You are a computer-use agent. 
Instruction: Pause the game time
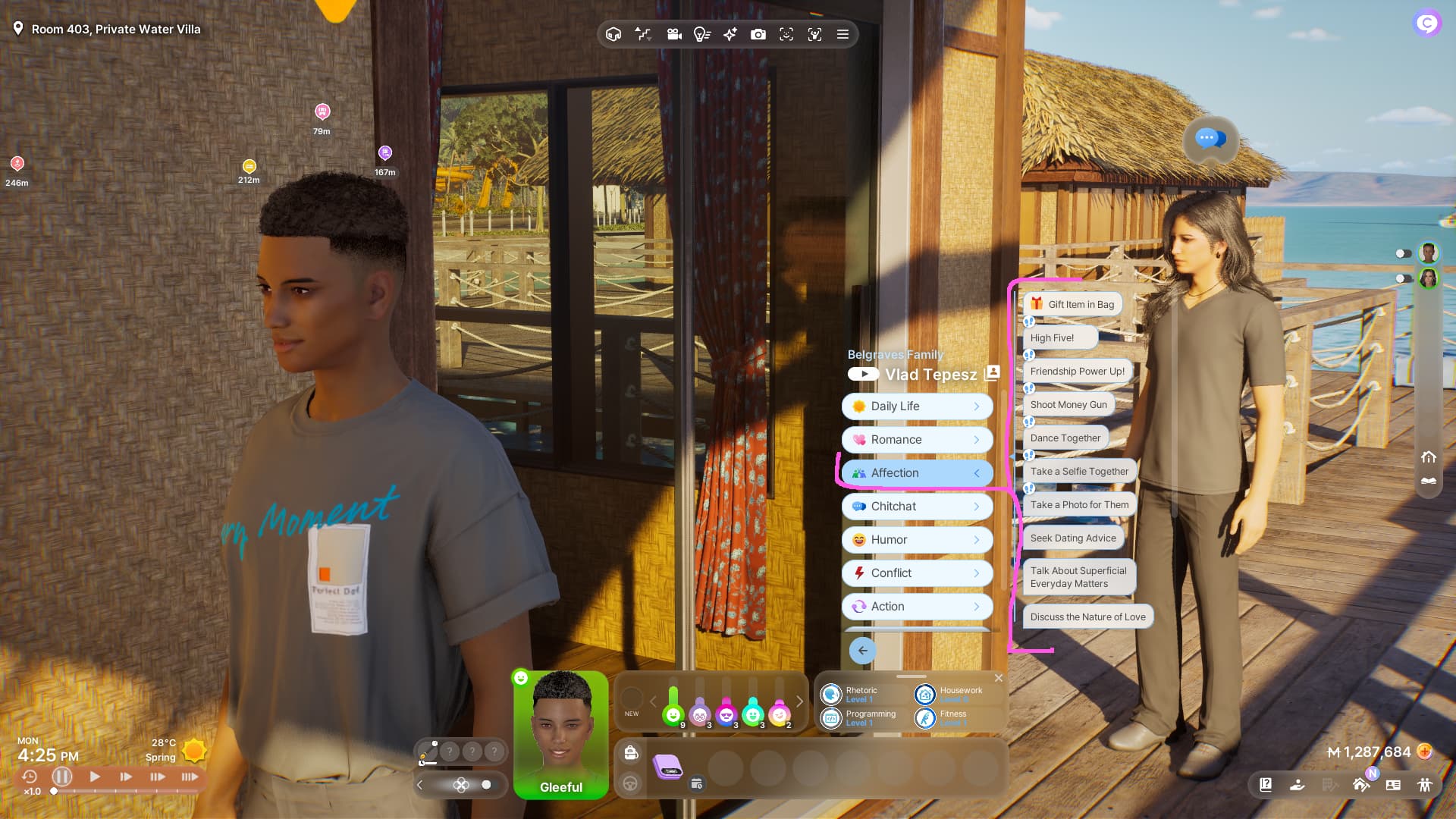point(62,777)
